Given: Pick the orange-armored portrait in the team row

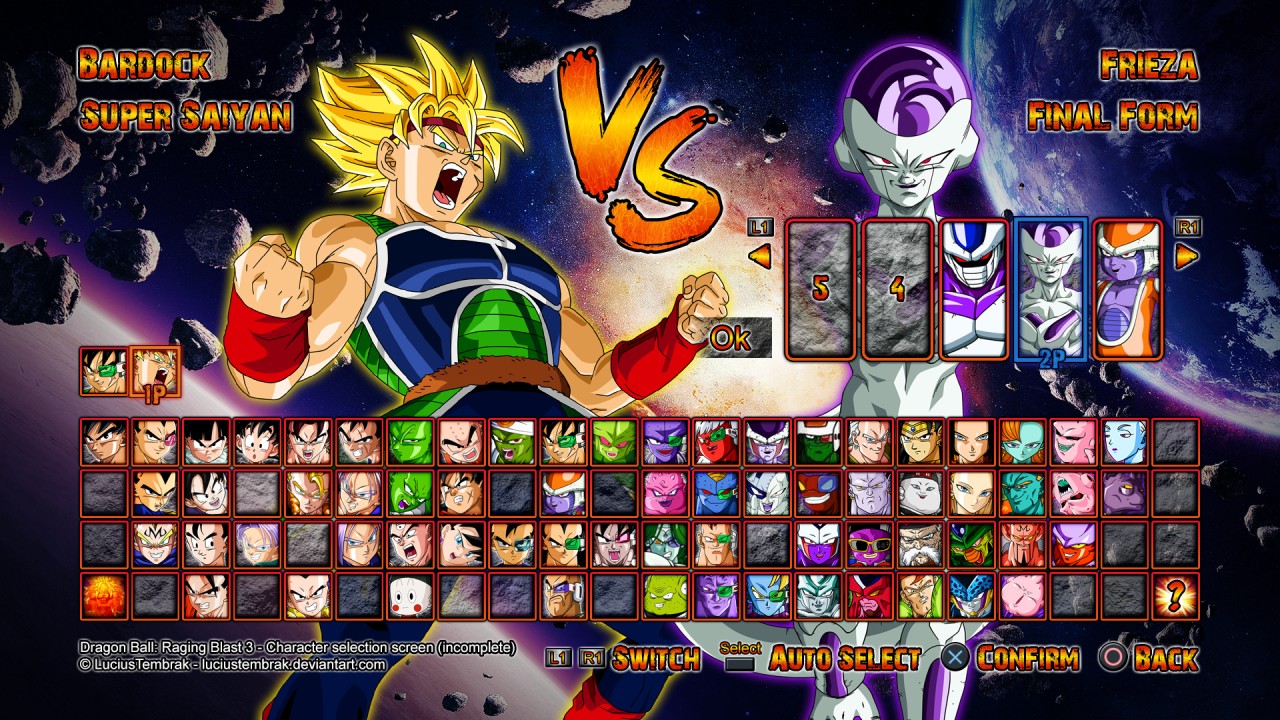Looking at the screenshot, I should tap(1128, 289).
